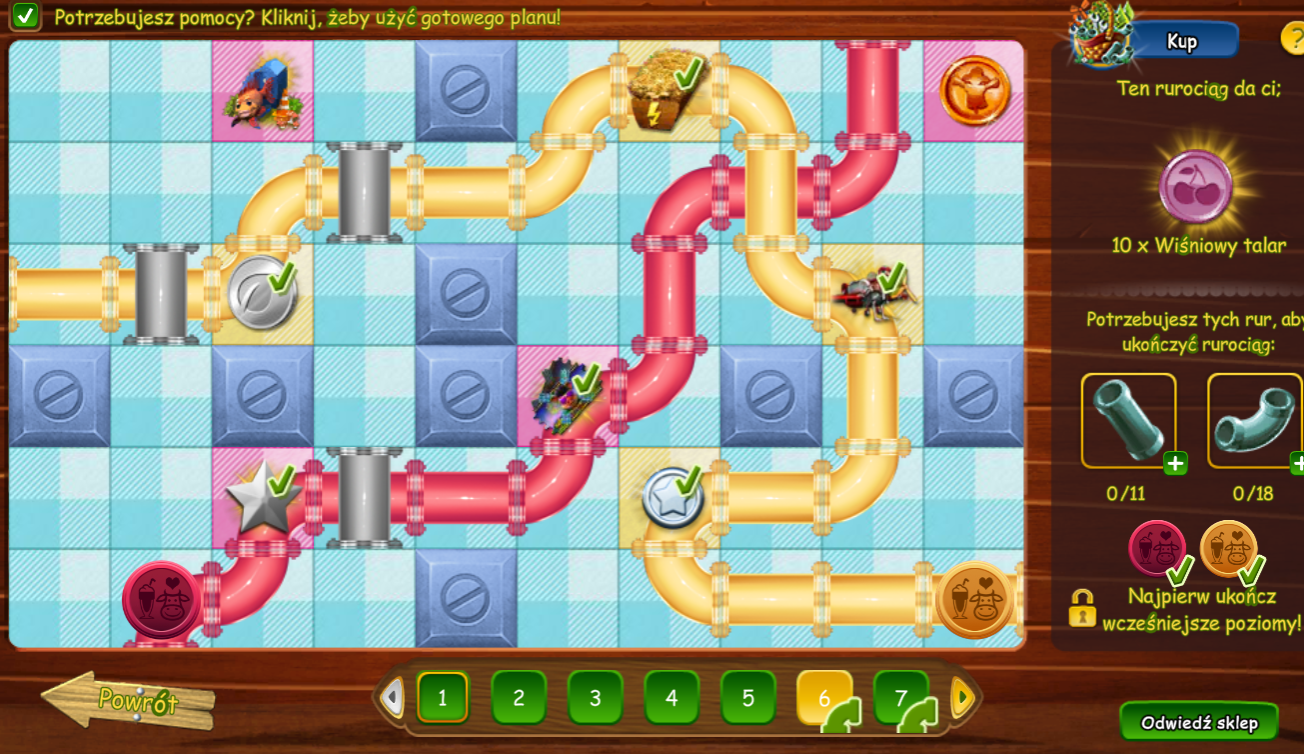Screen dimensions: 1304x754
Task: Select level 1 pipeline
Action: (442, 697)
